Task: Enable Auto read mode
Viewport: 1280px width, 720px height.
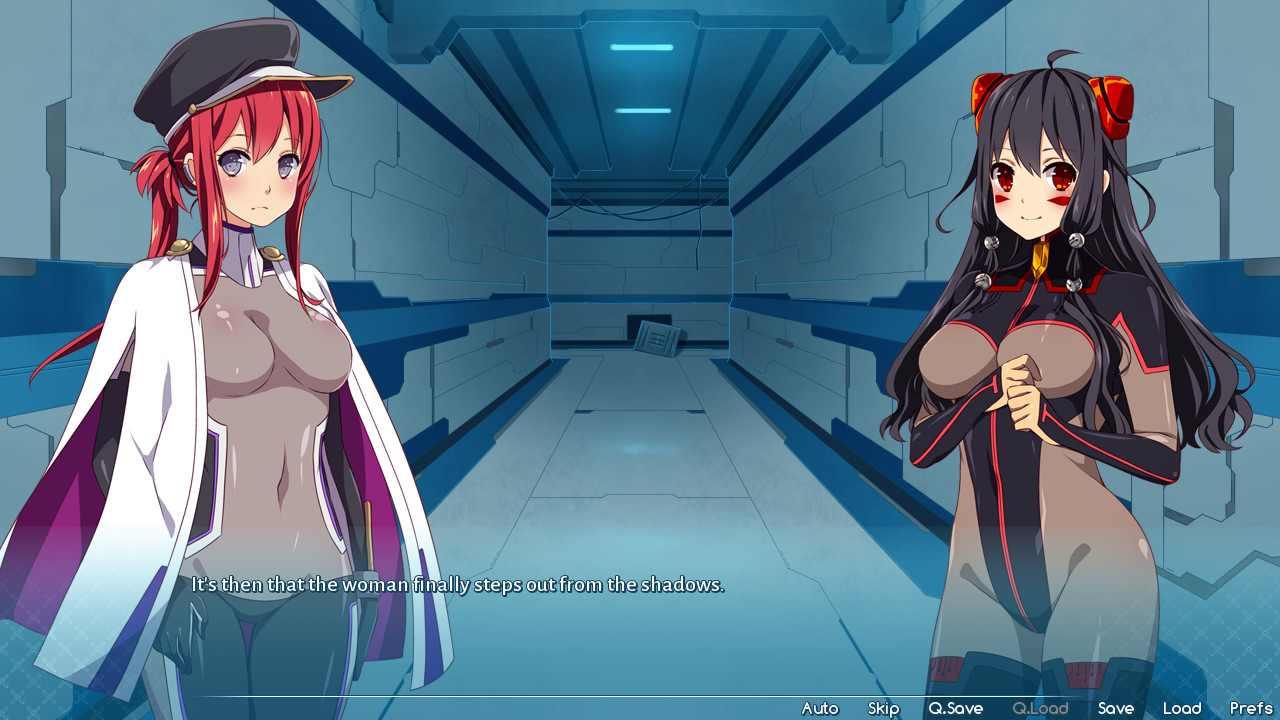Action: point(820,707)
